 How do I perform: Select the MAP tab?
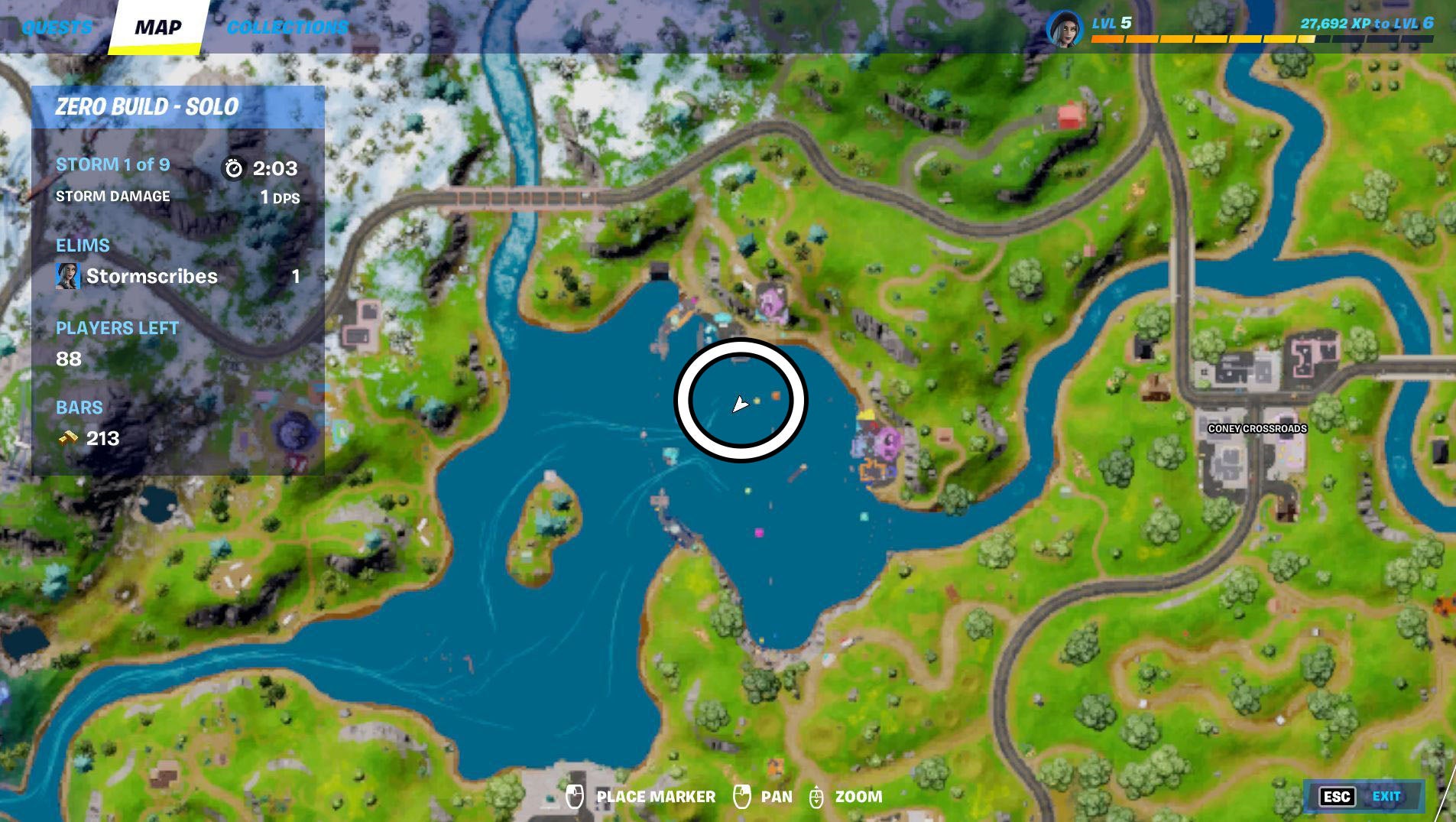(x=157, y=27)
